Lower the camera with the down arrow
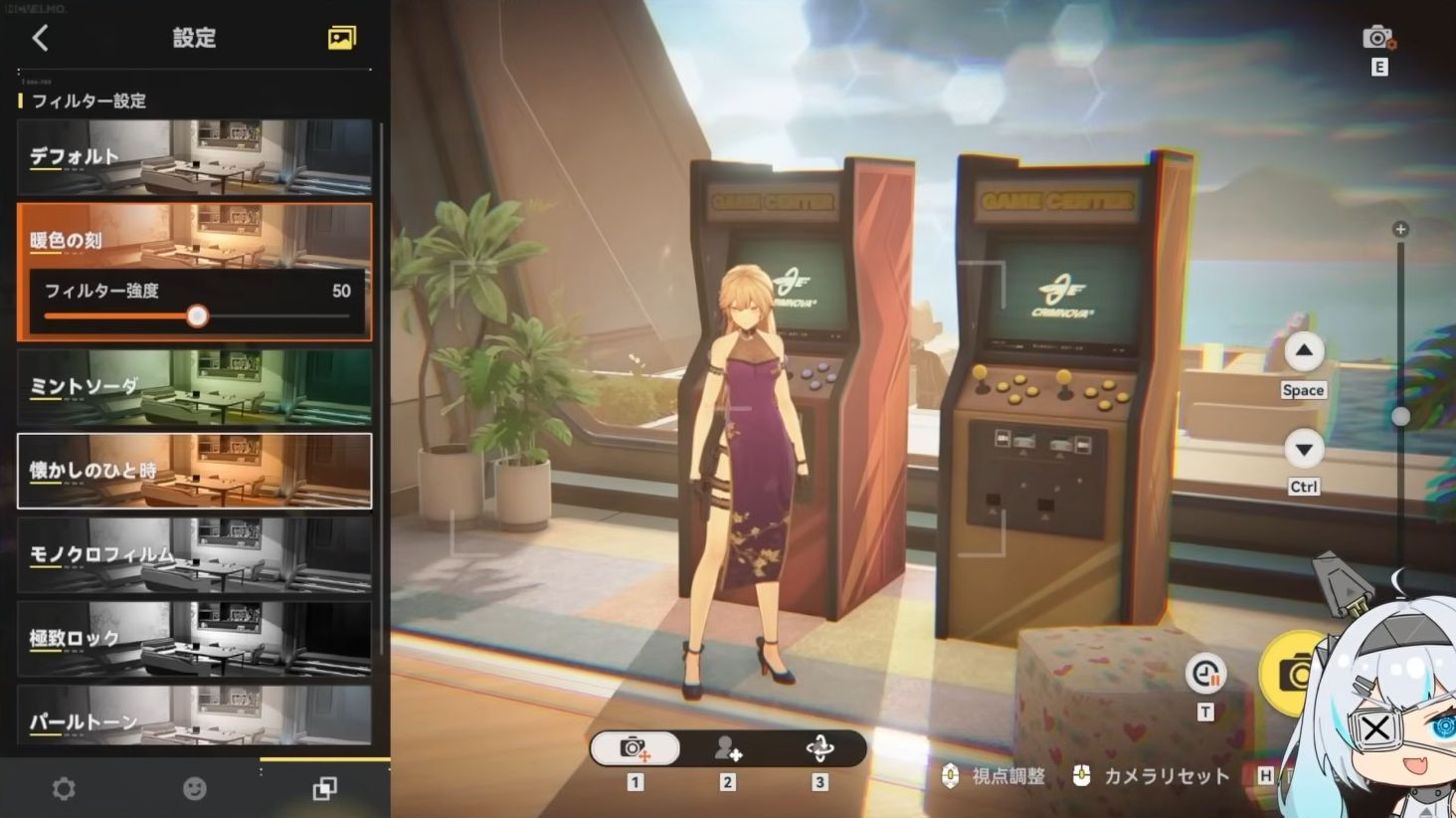The width and height of the screenshot is (1456, 818). coord(1303,449)
